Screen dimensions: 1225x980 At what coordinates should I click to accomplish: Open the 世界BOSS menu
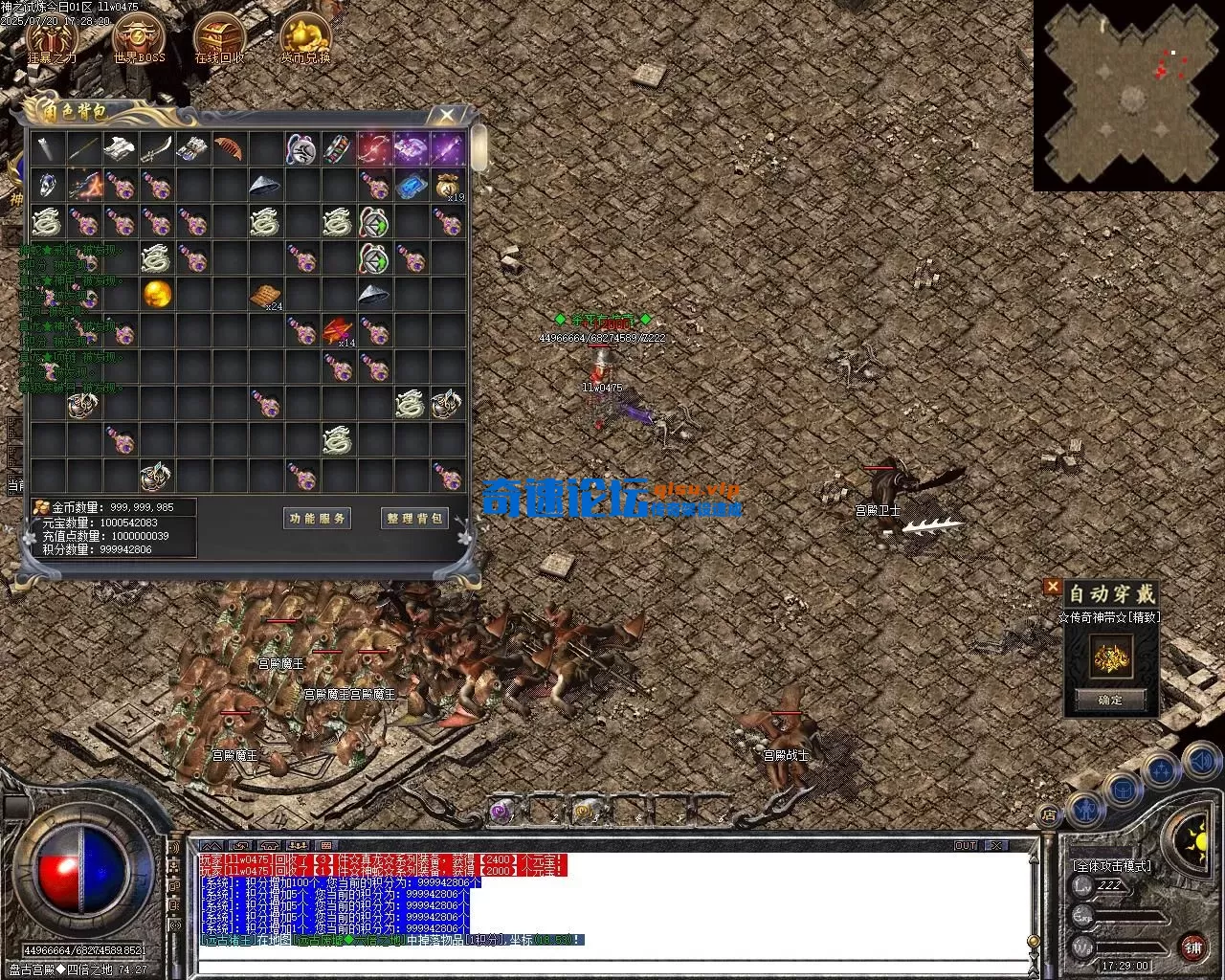click(139, 38)
